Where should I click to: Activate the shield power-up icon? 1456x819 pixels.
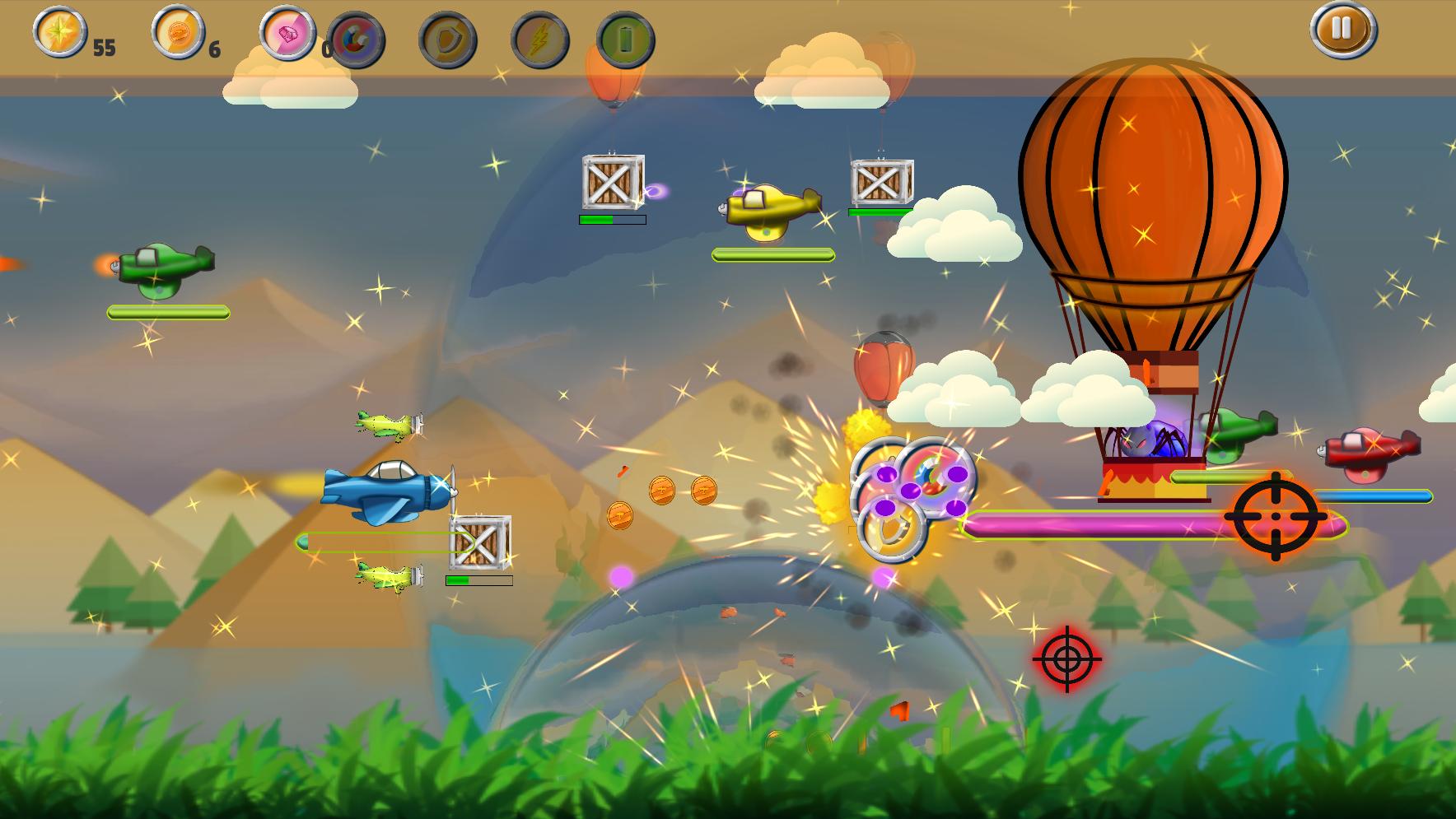click(x=448, y=40)
